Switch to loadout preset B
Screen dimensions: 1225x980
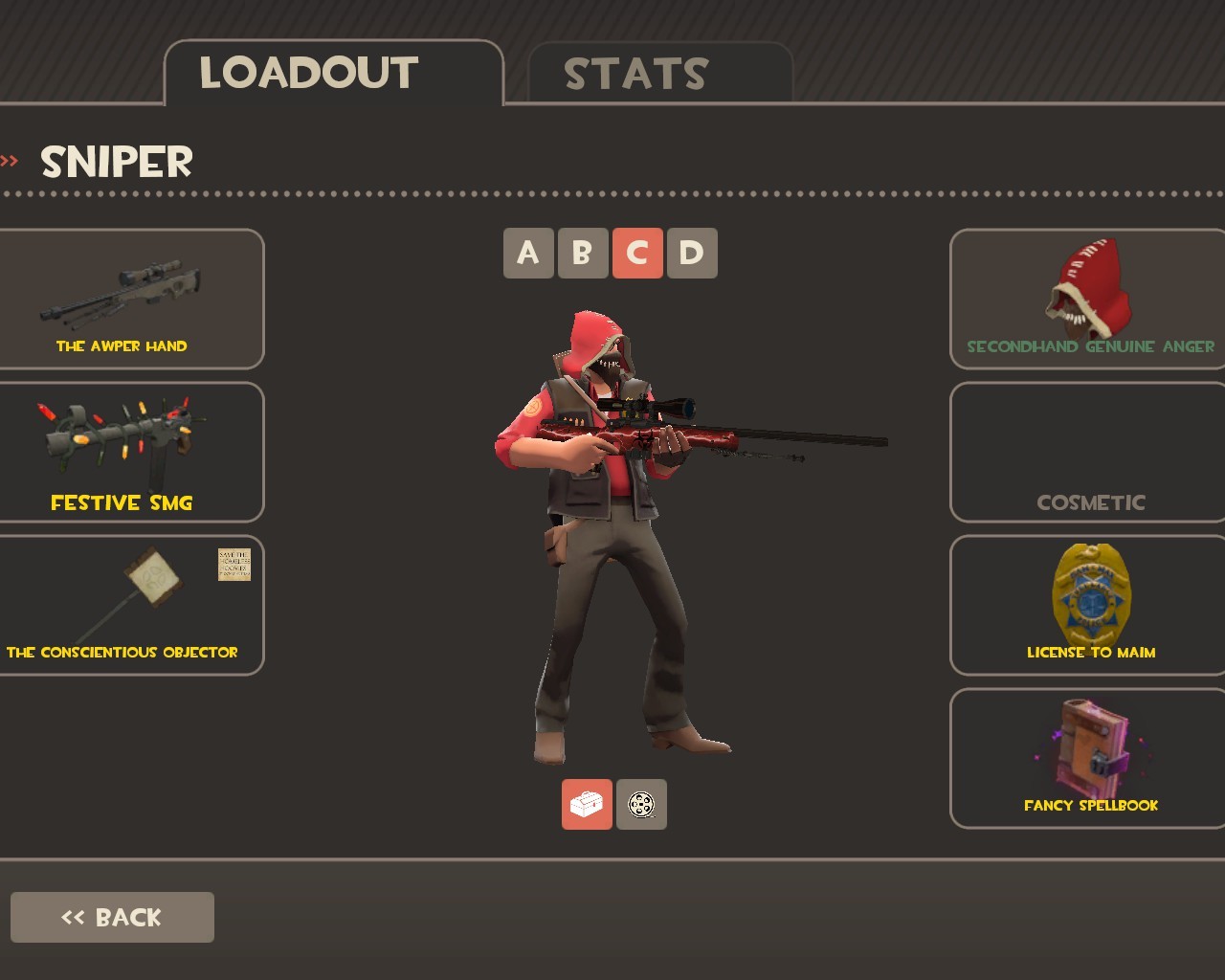click(x=583, y=253)
